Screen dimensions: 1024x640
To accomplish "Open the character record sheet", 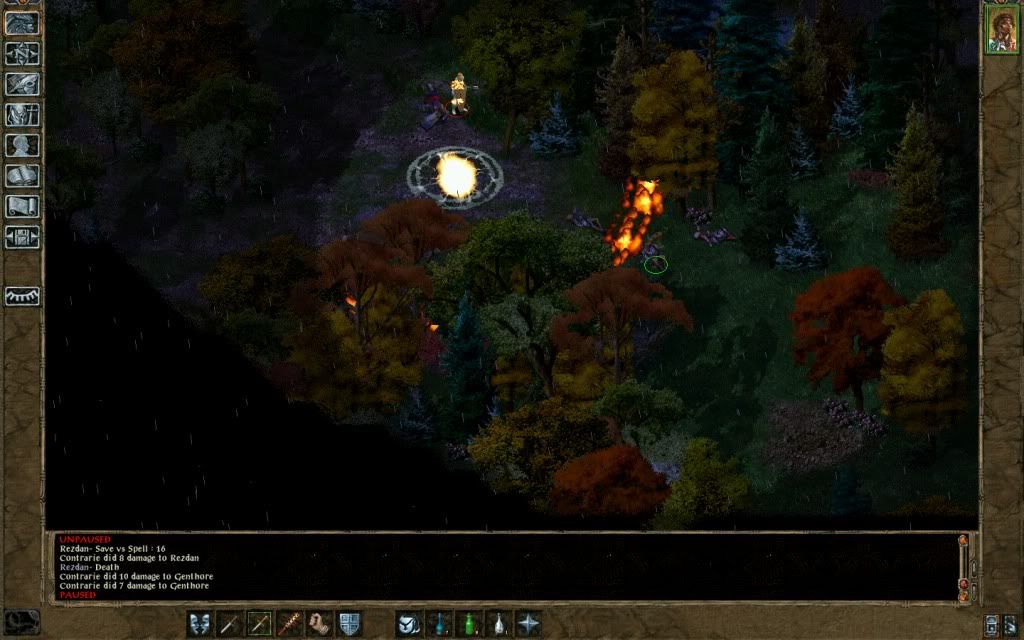I will click(22, 146).
